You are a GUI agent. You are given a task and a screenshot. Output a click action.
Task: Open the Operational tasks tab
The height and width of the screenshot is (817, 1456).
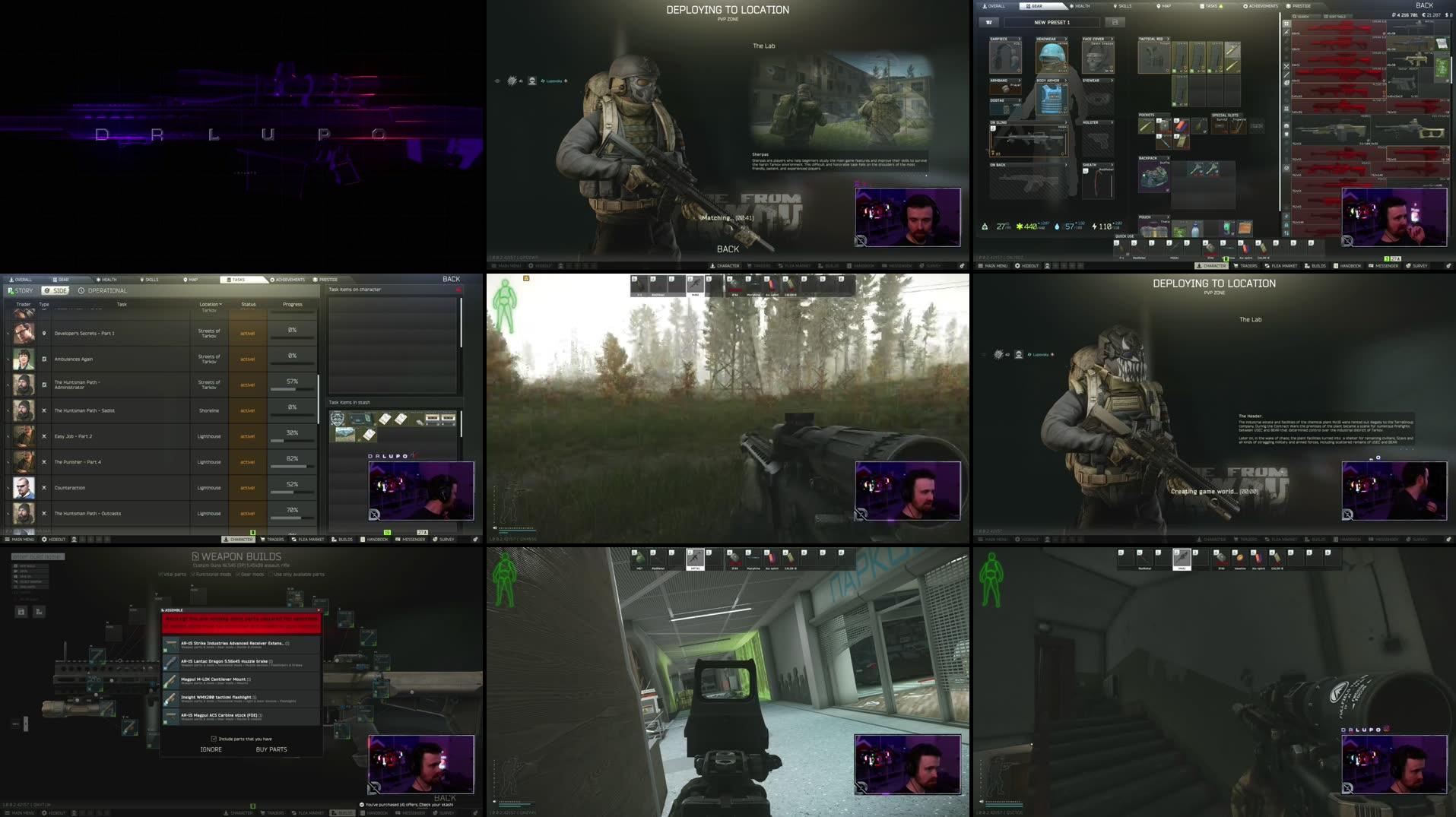[106, 290]
